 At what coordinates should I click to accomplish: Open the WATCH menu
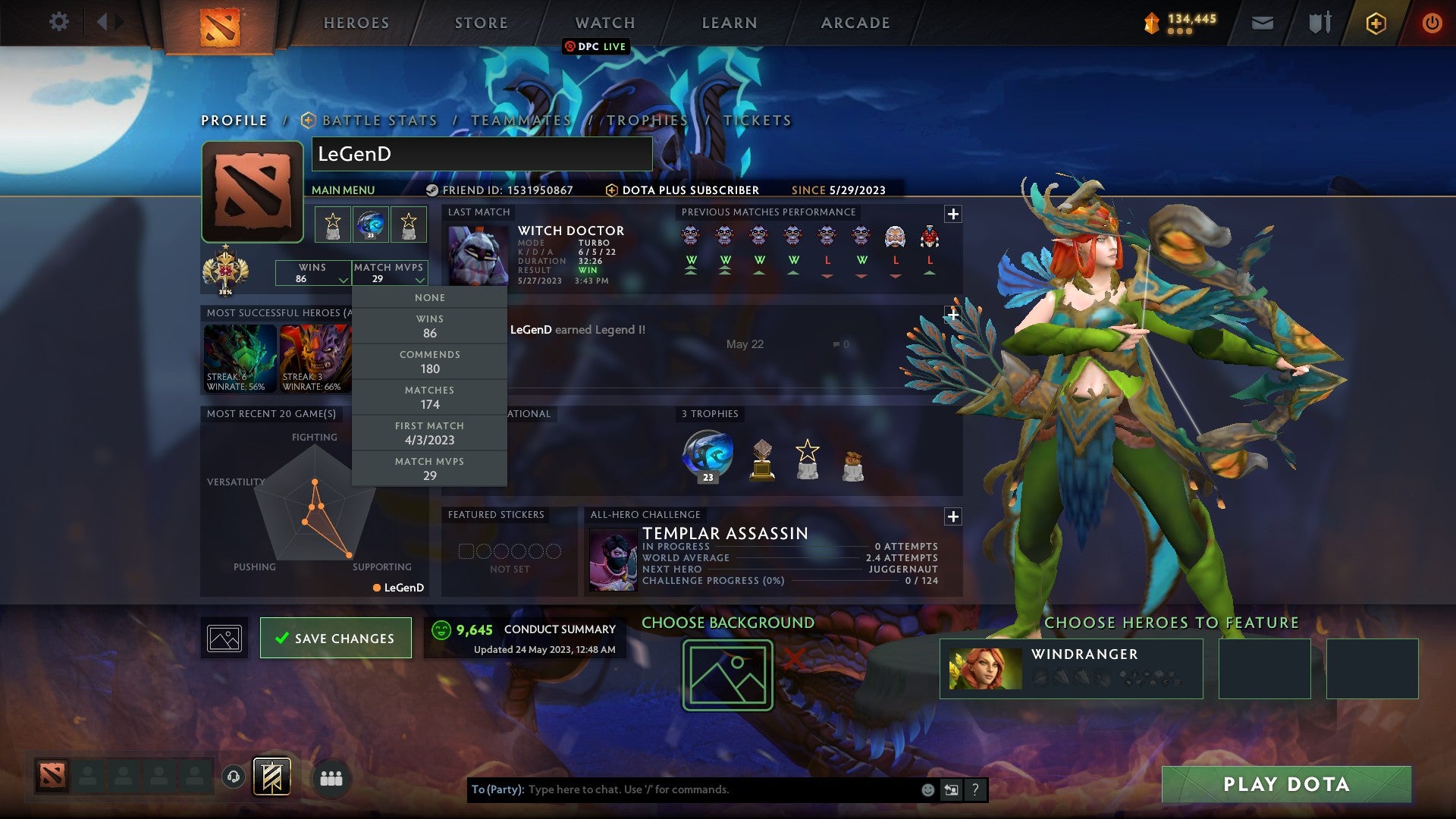pyautogui.click(x=604, y=22)
